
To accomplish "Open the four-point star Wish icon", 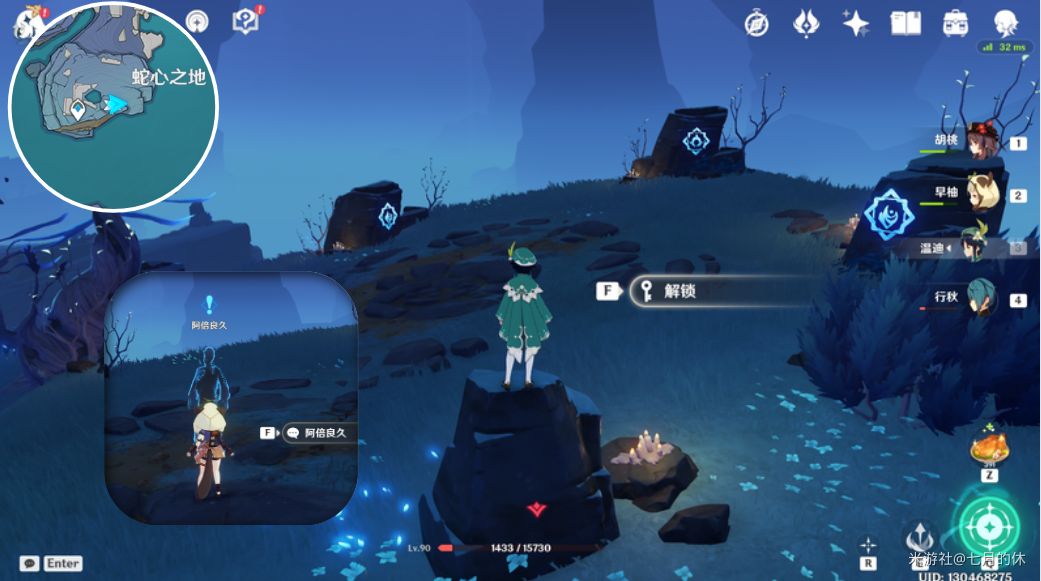I will pyautogui.click(x=855, y=24).
